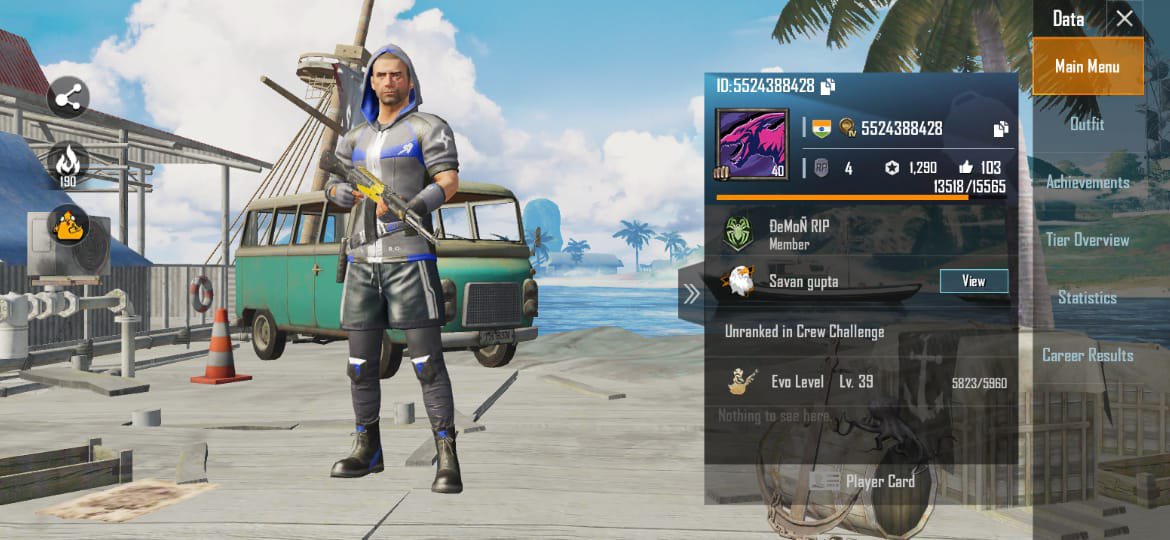Open the Outfit tab
This screenshot has width=1170, height=540.
(1087, 124)
